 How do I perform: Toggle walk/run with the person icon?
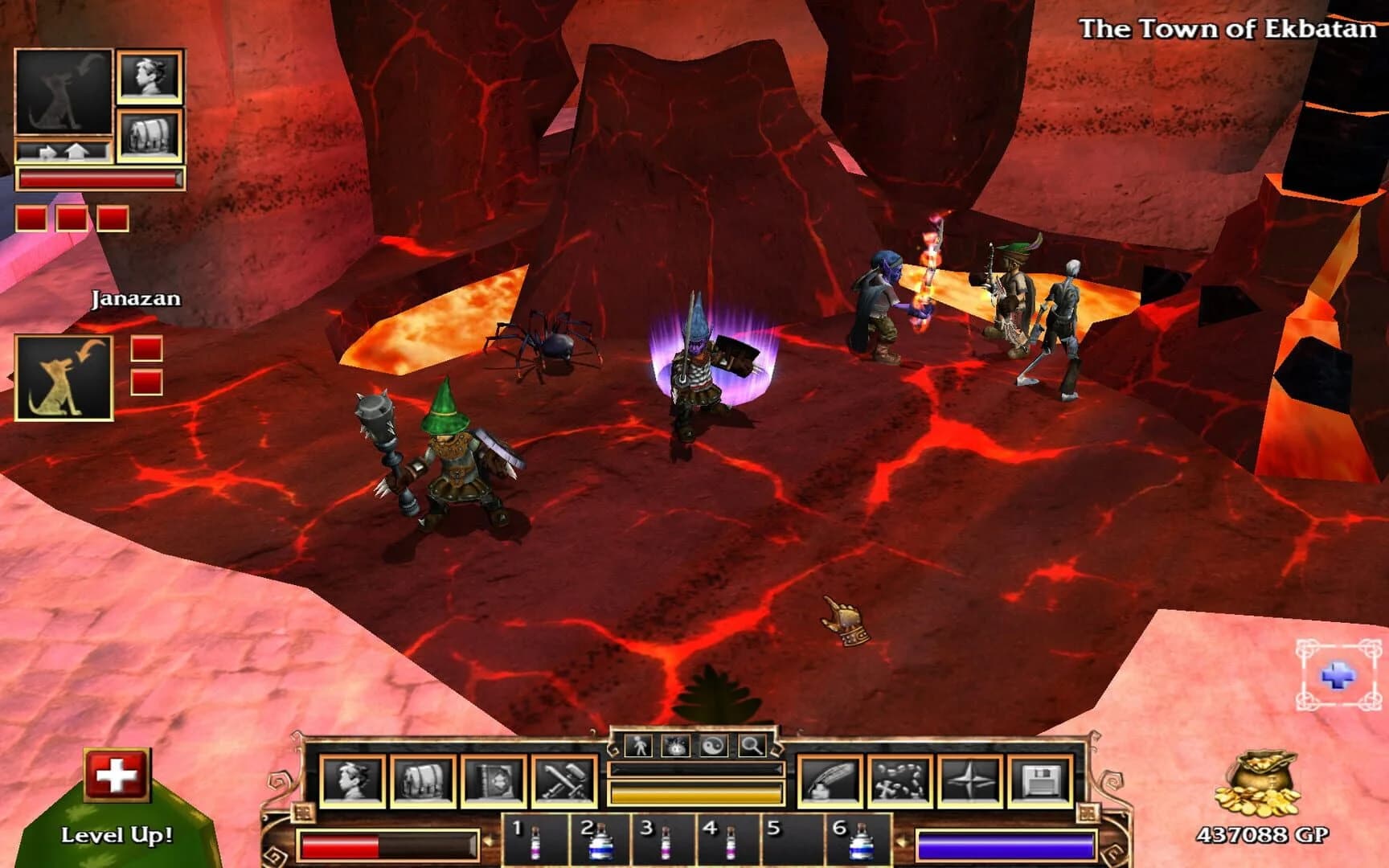point(640,747)
